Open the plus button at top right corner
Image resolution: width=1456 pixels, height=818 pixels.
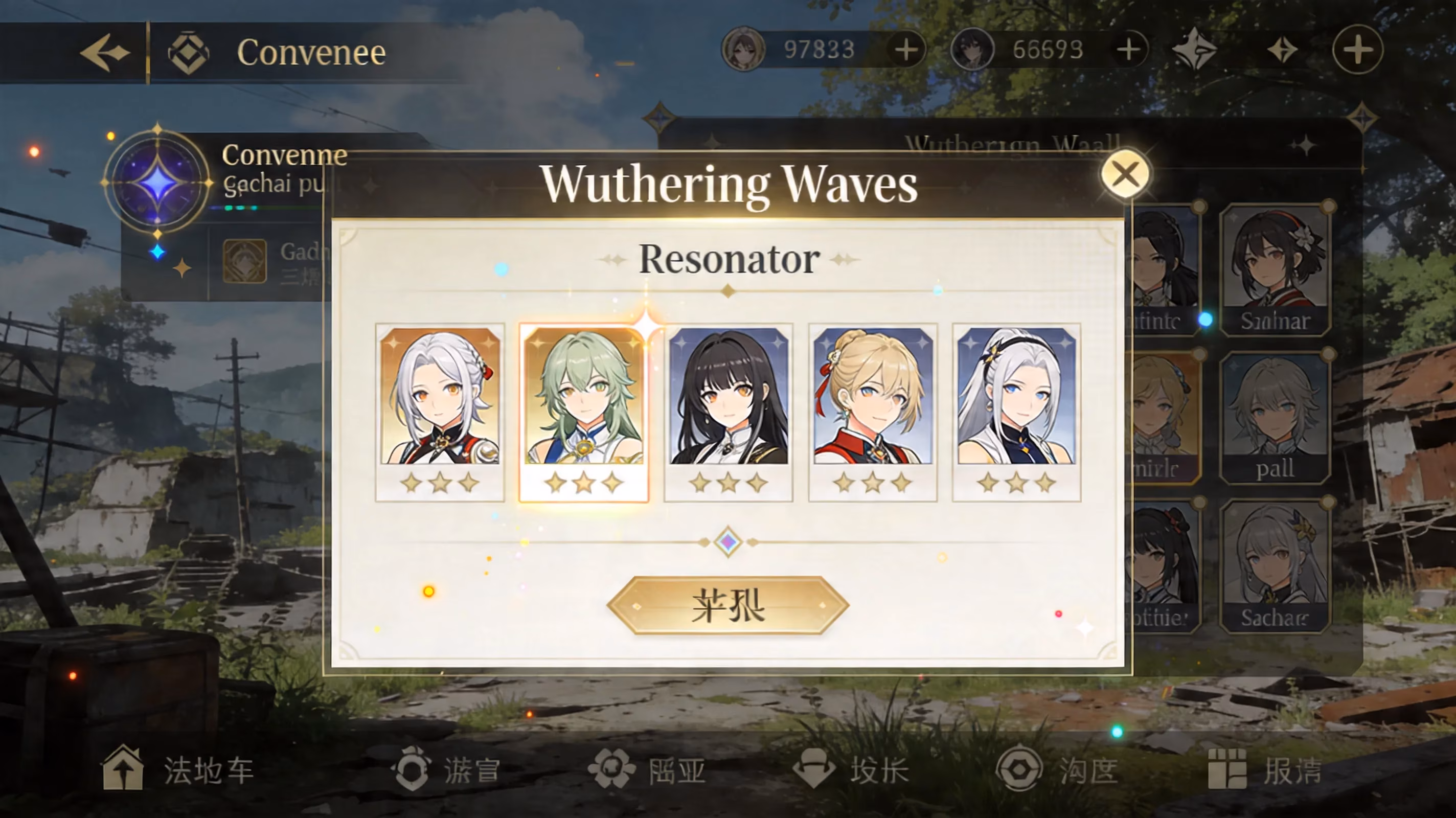click(x=1359, y=50)
